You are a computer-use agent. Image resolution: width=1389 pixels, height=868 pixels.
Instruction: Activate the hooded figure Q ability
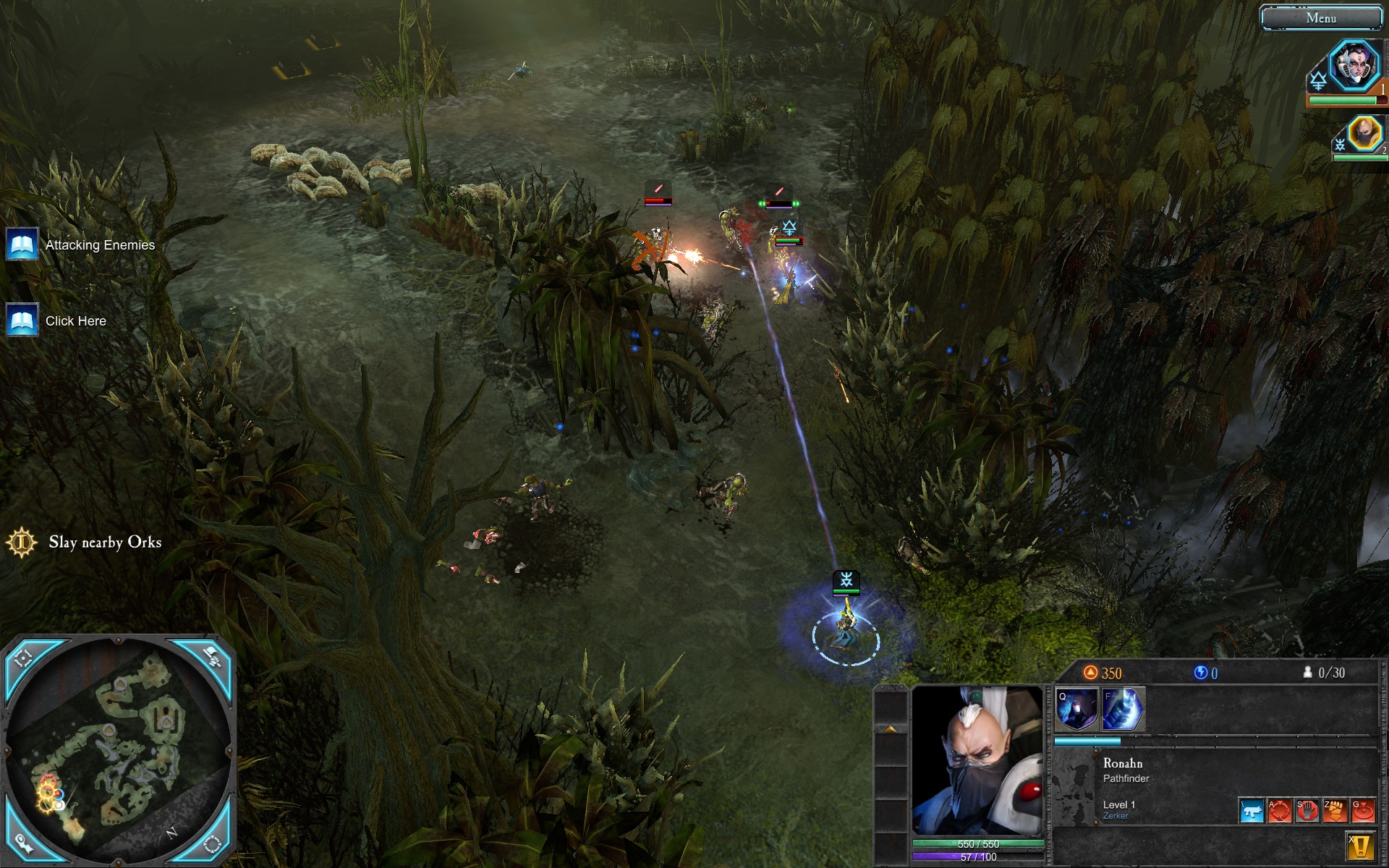[1076, 709]
